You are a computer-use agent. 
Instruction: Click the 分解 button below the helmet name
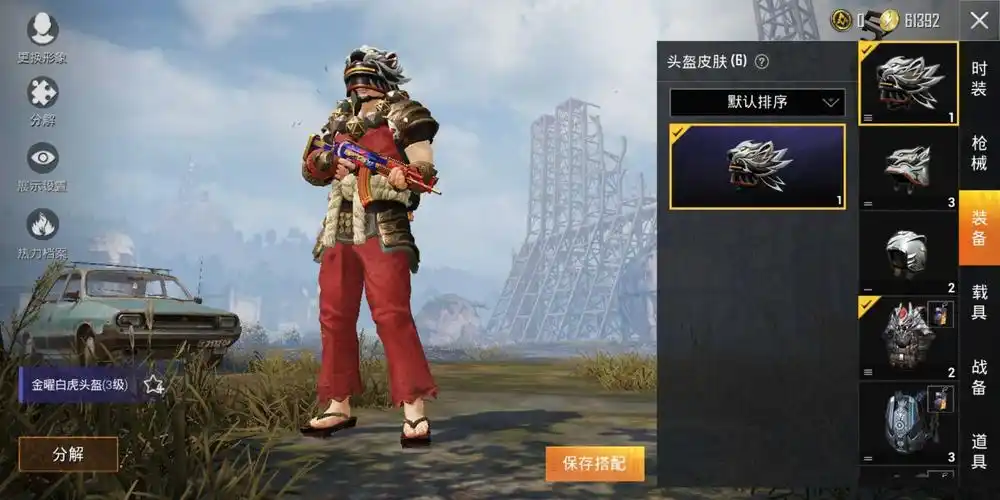click(x=68, y=454)
